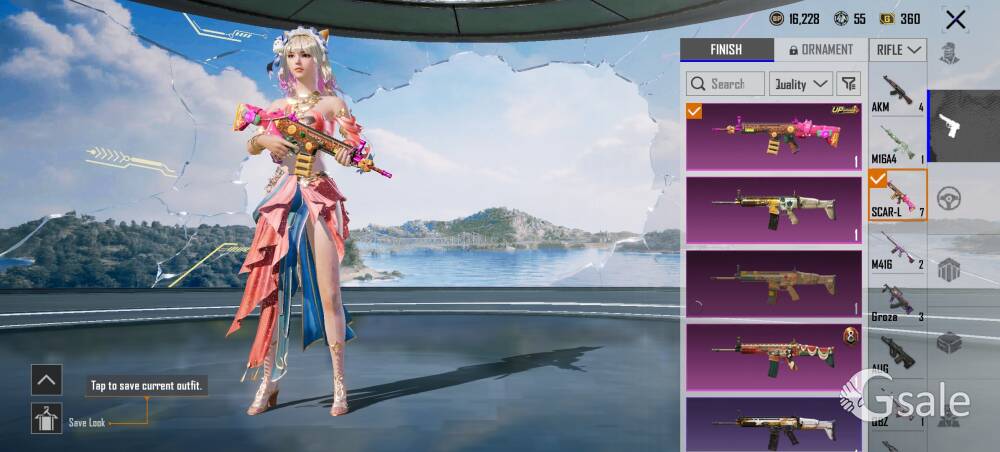Select the SCAR-L weapon entry
1000x452 pixels.
pos(897,195)
